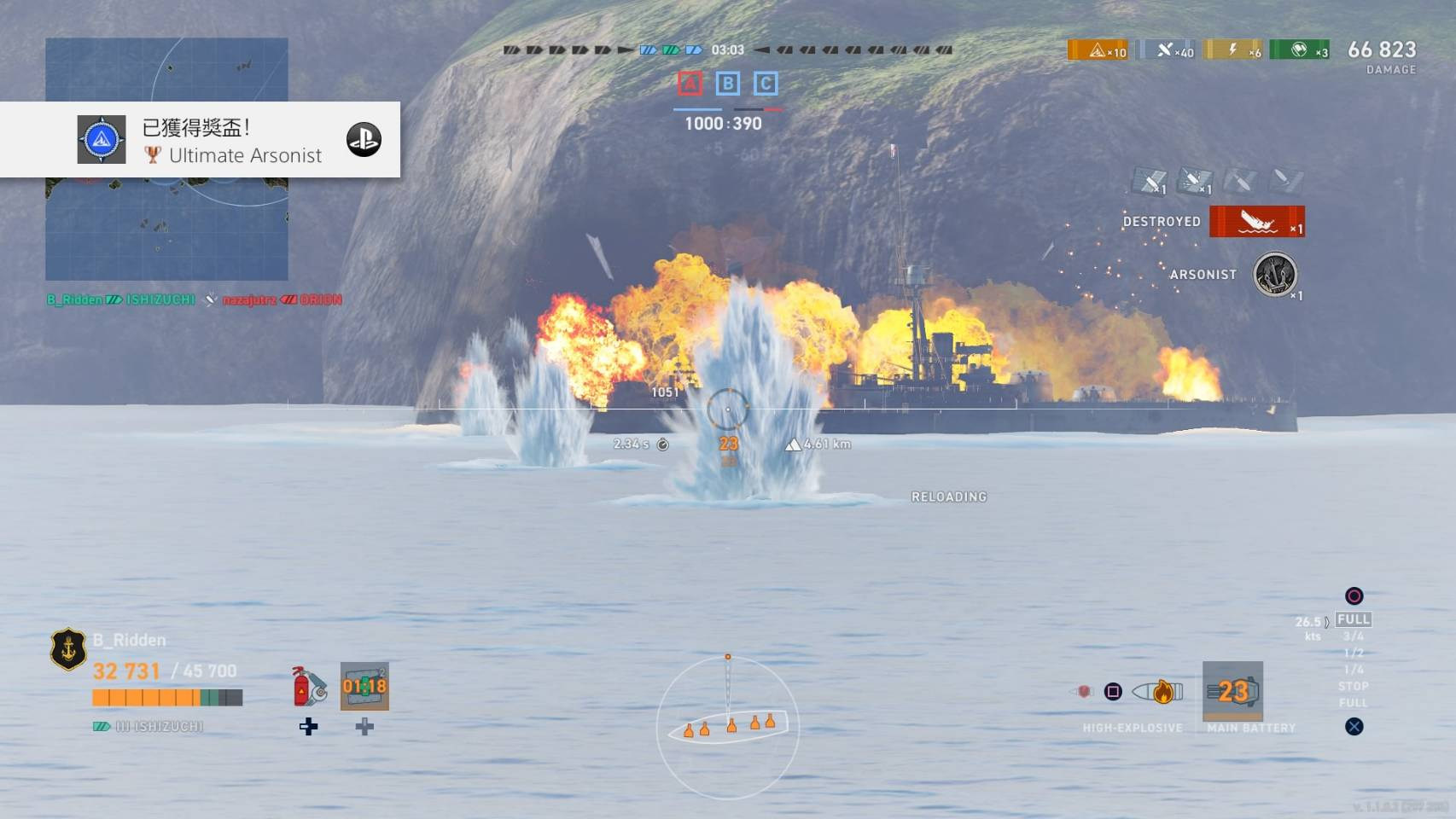This screenshot has width=1456, height=819.
Task: Select capture point C indicator
Action: coord(766,84)
